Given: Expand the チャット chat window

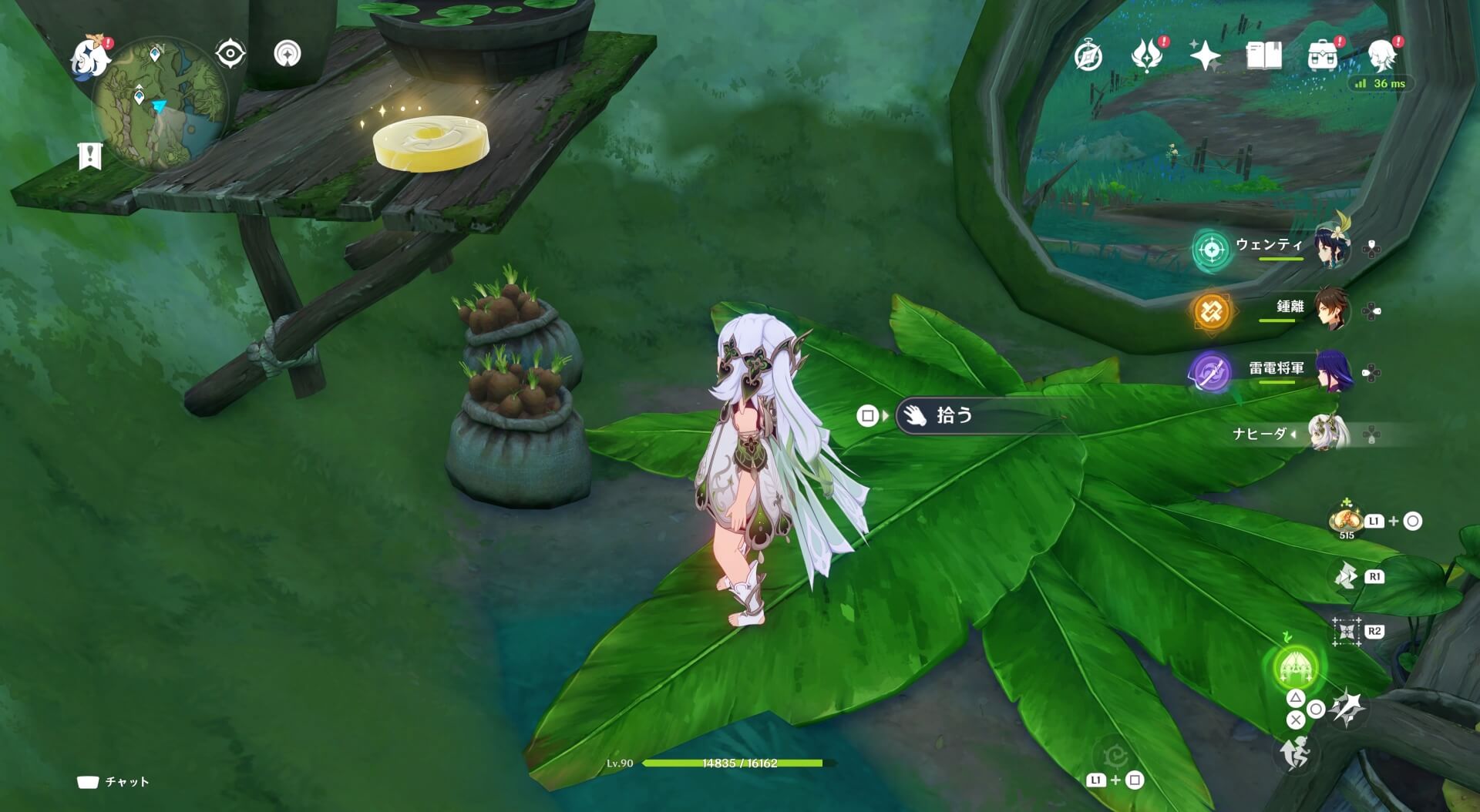Looking at the screenshot, I should [x=116, y=780].
